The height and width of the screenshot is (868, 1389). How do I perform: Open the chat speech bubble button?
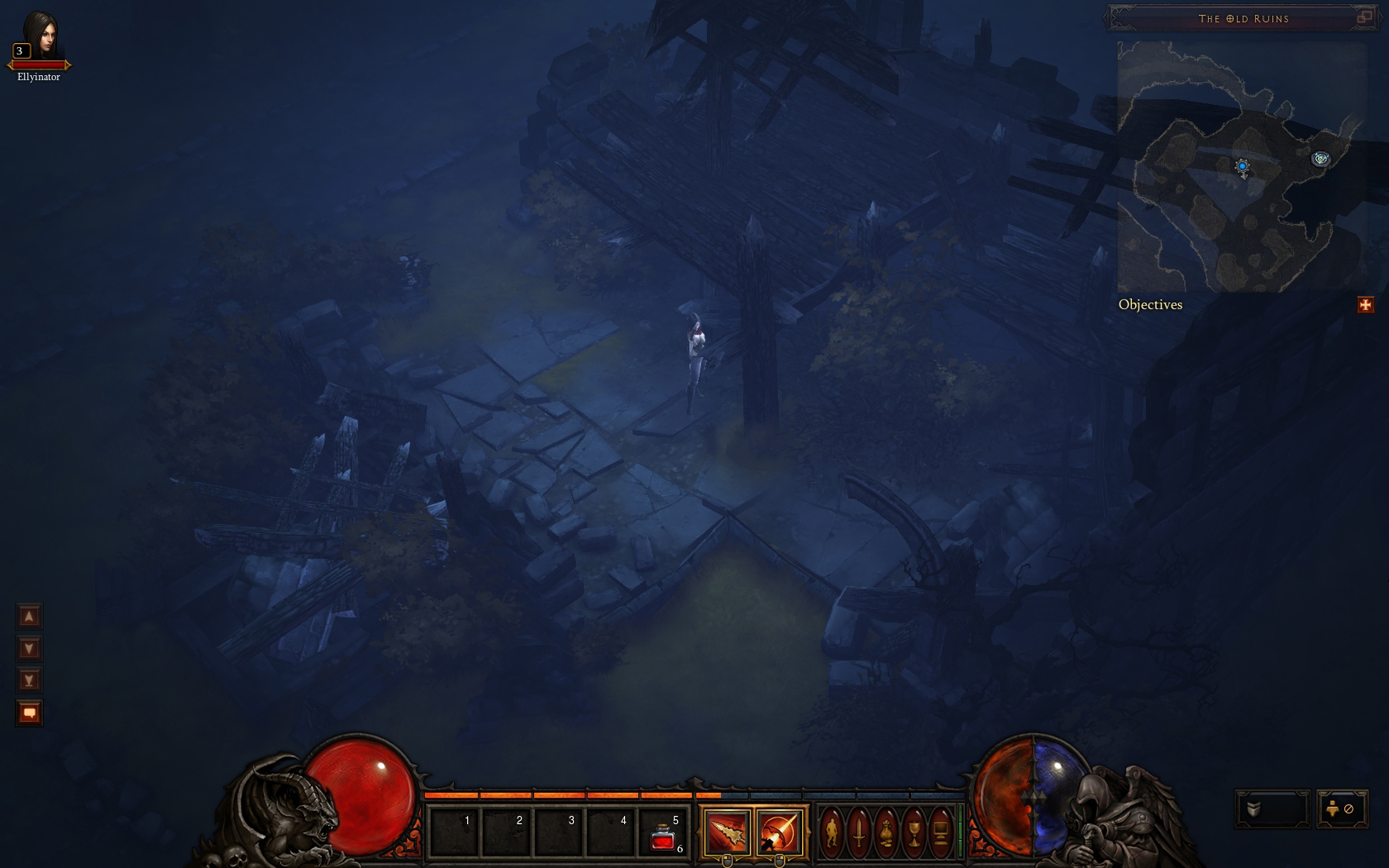coord(29,713)
